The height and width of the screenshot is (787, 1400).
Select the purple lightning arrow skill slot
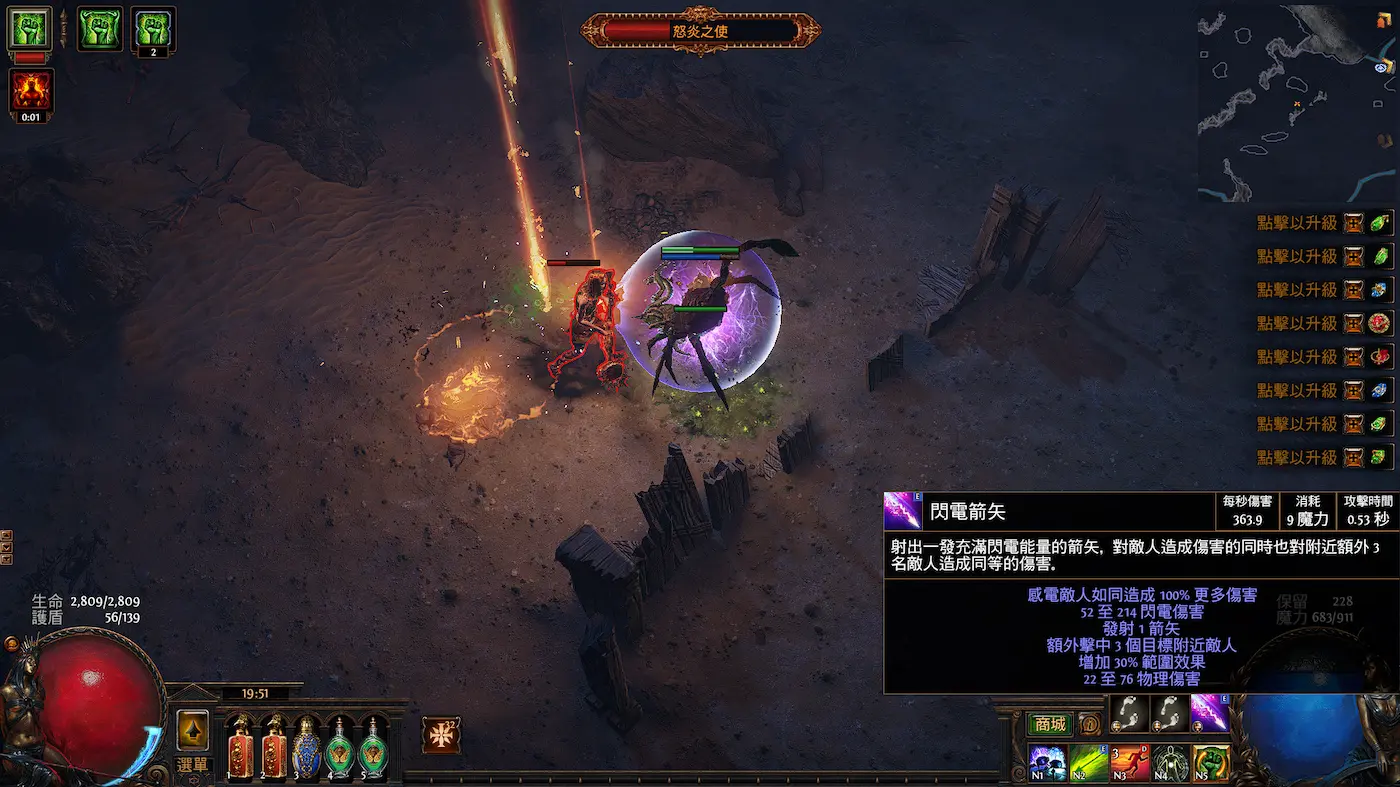click(1210, 713)
